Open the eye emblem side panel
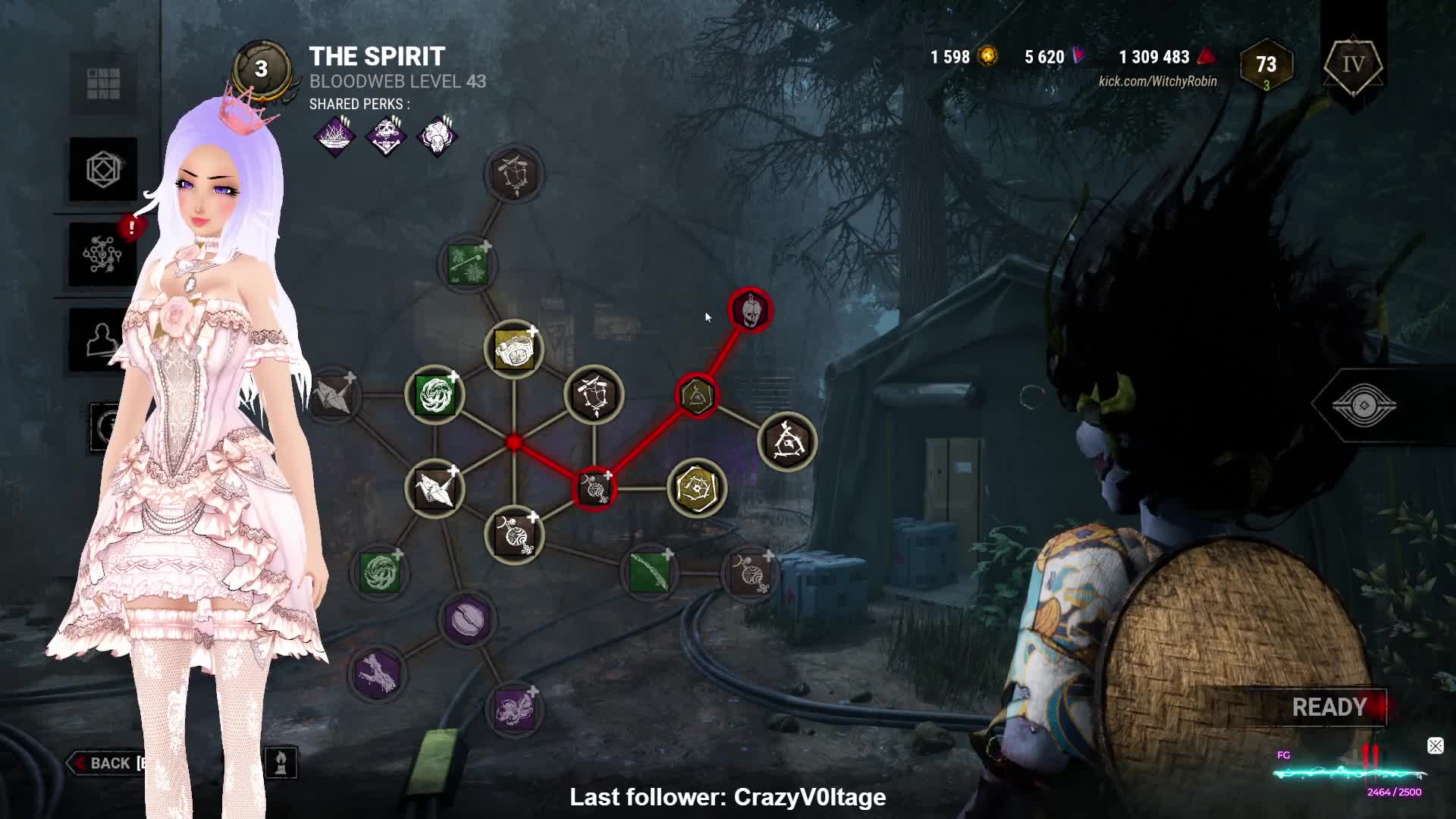 1363,406
